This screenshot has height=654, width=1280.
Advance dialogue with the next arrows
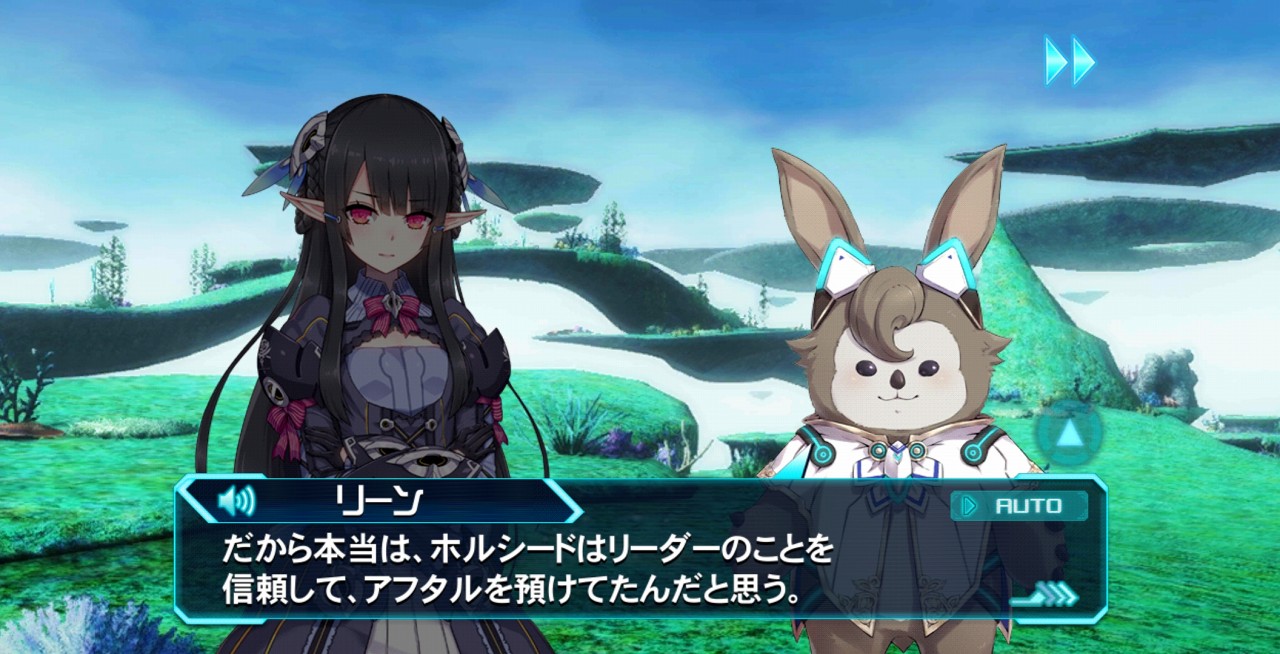1050,595
